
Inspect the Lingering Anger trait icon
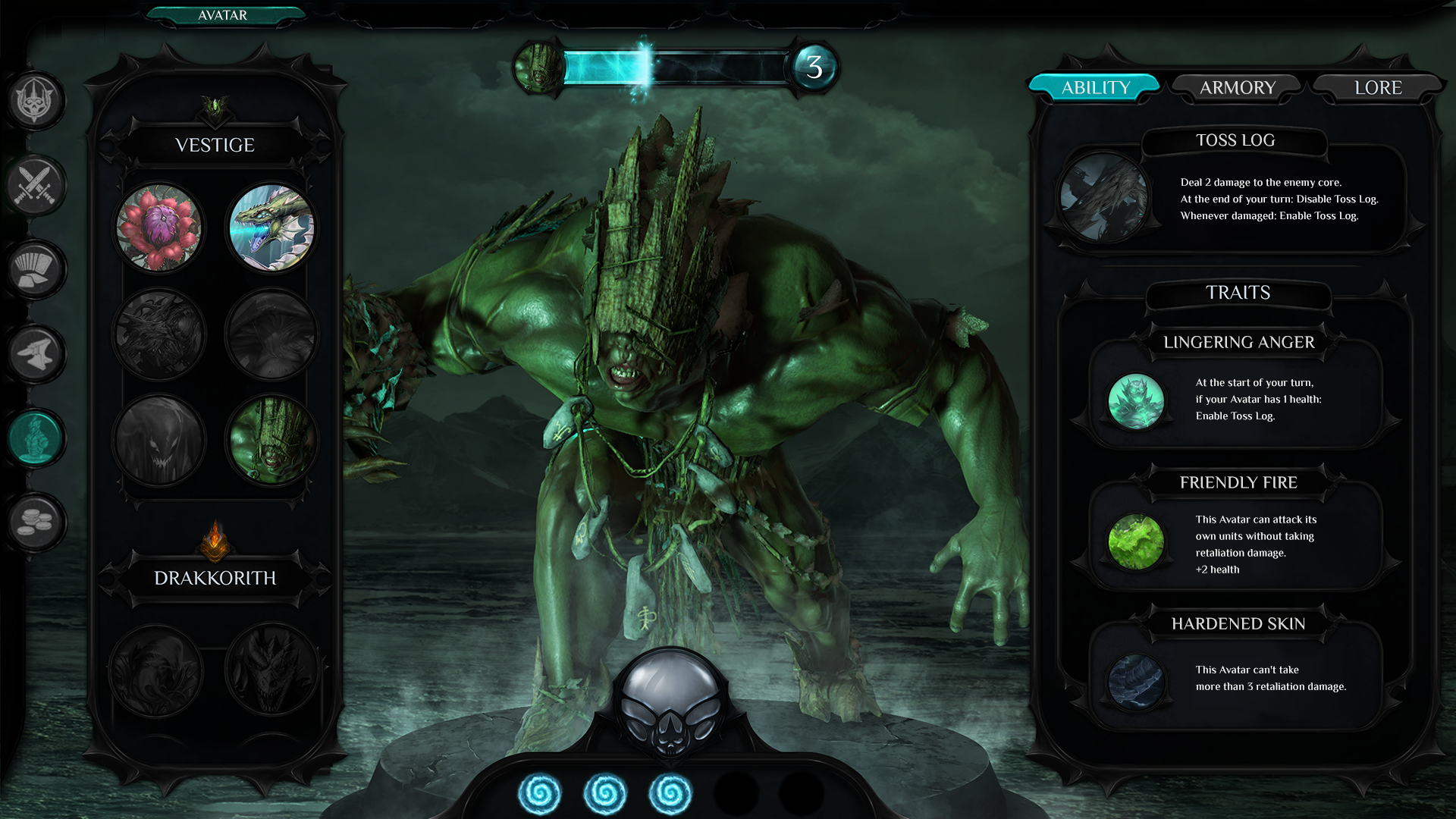pos(1135,401)
